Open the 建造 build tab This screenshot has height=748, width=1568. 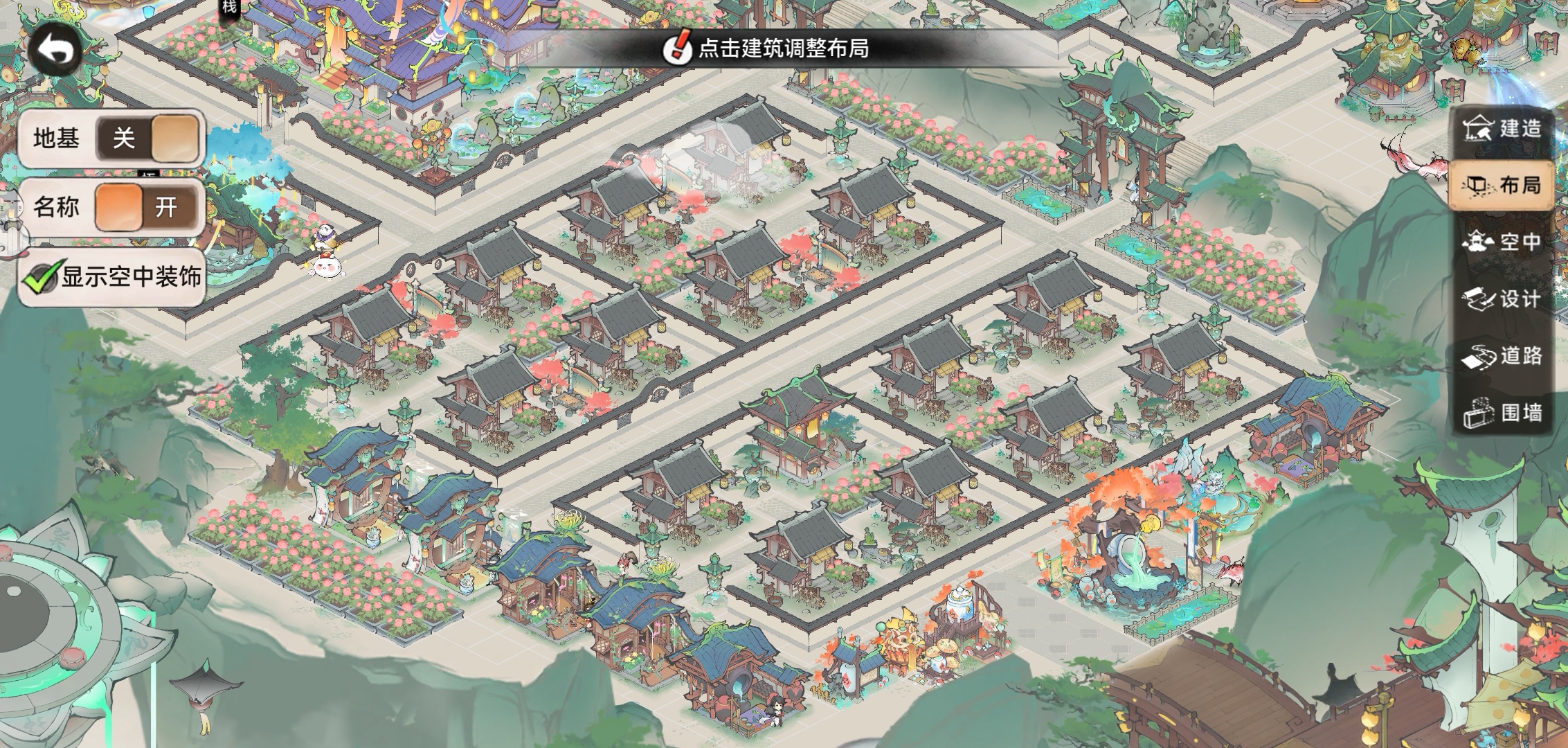click(x=1502, y=129)
